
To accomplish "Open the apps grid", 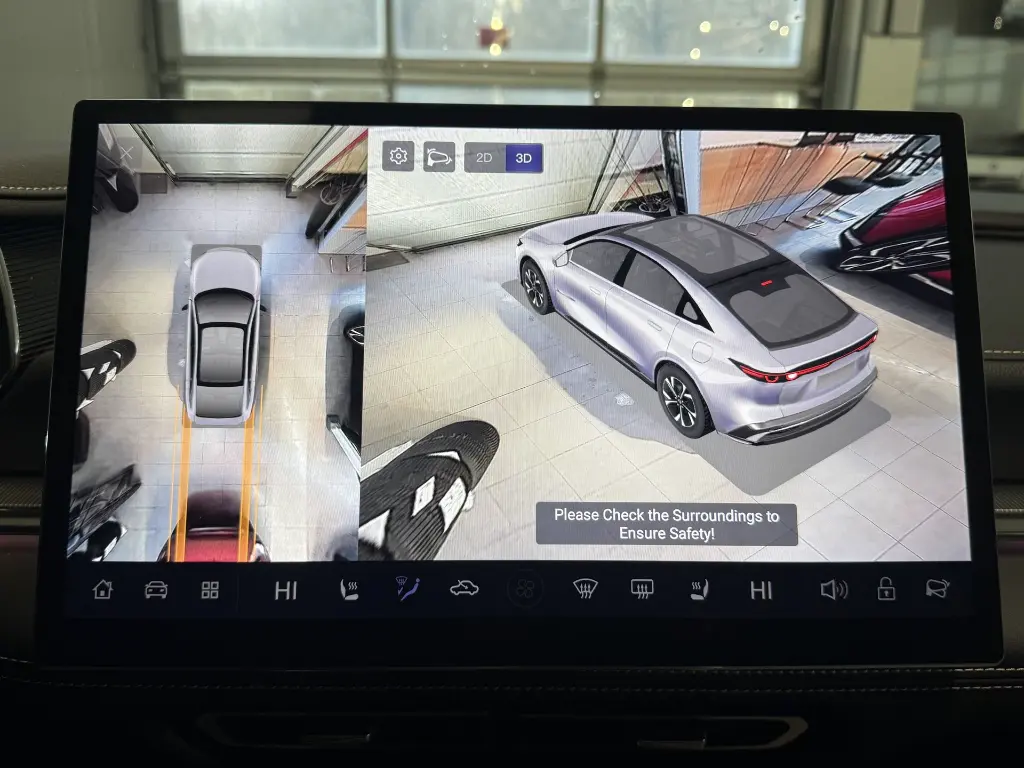I will [x=210, y=589].
